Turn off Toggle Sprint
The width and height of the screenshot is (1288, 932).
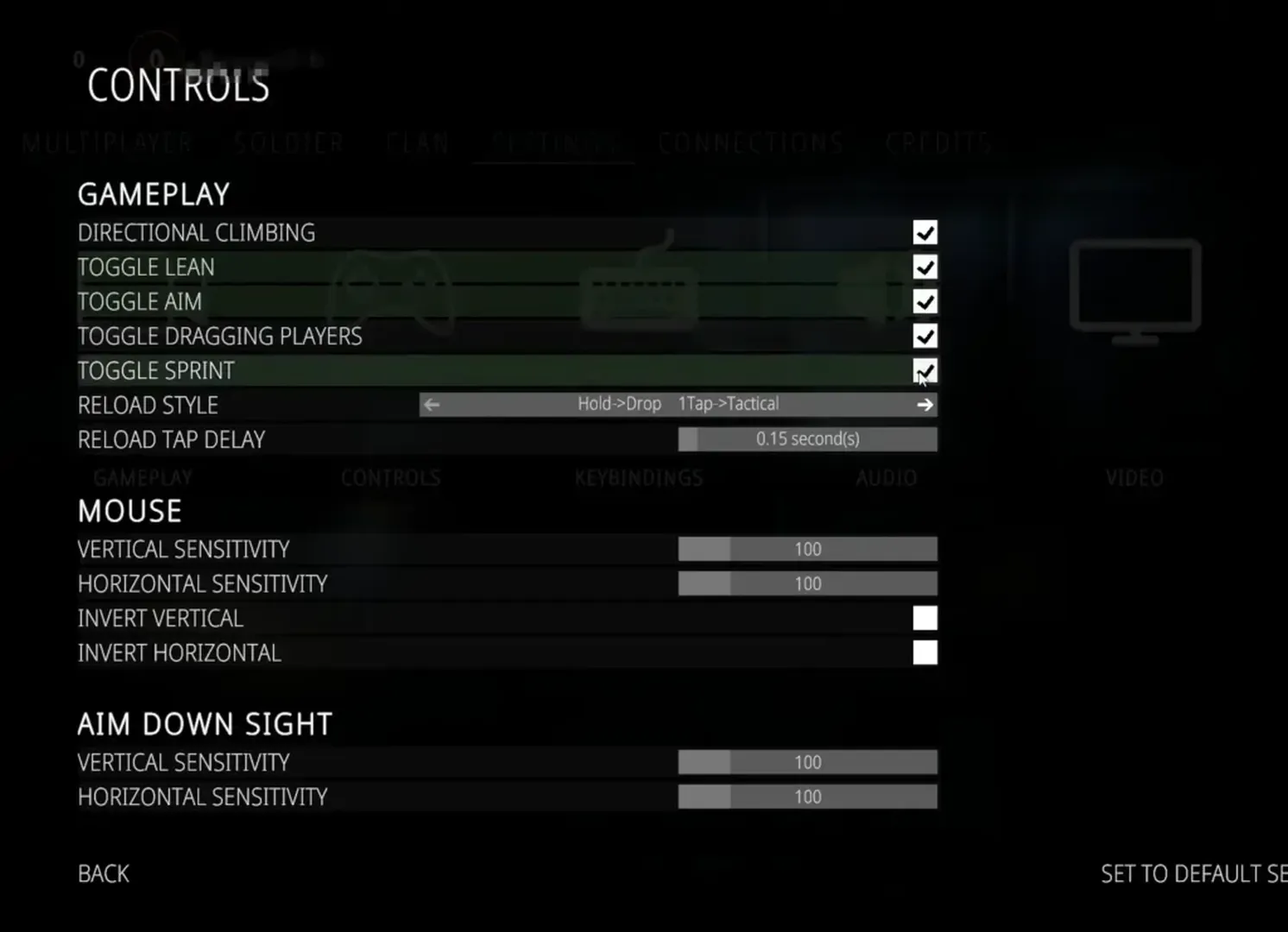[x=925, y=369]
